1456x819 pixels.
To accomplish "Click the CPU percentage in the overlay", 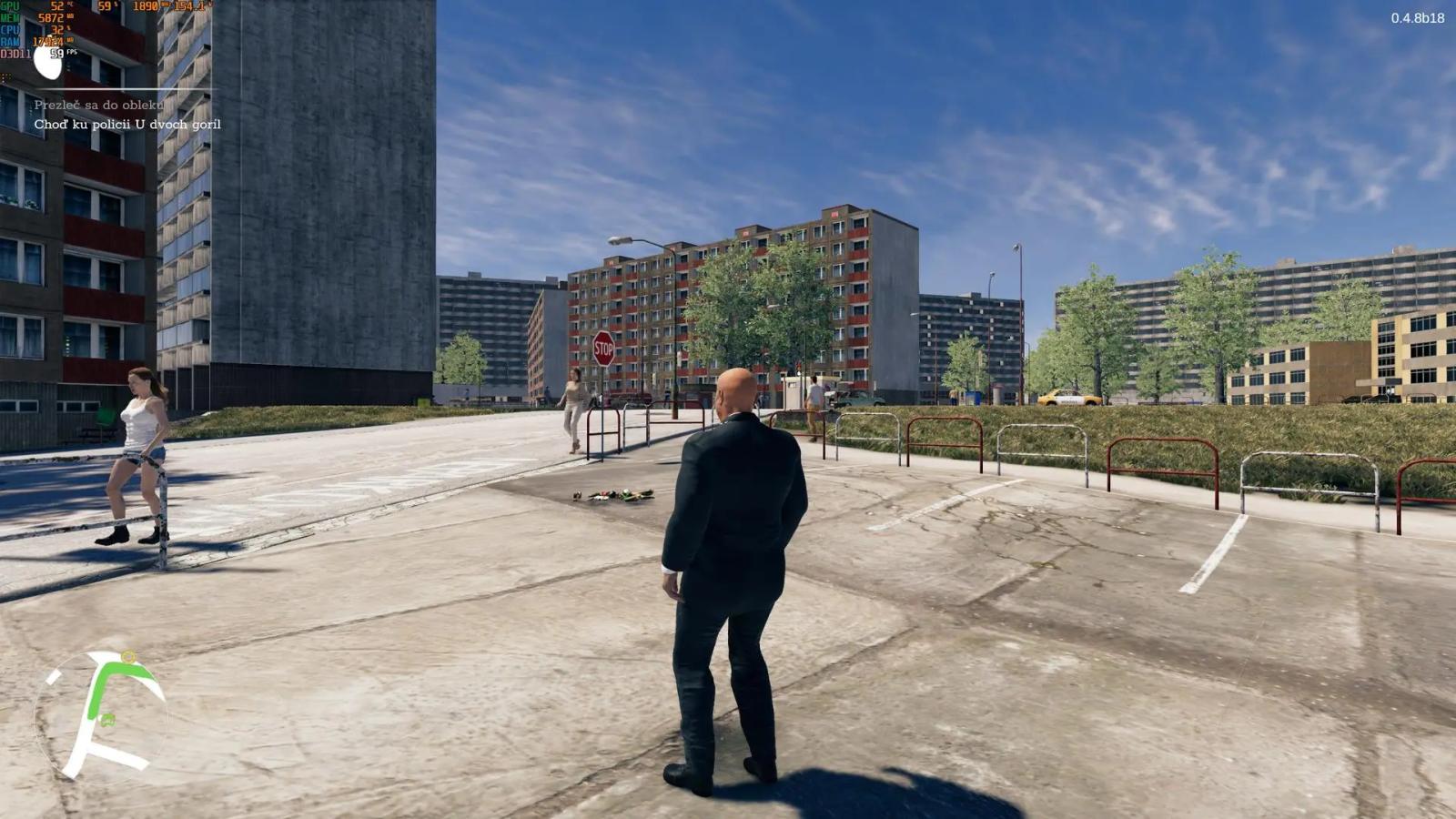I will pos(56,28).
